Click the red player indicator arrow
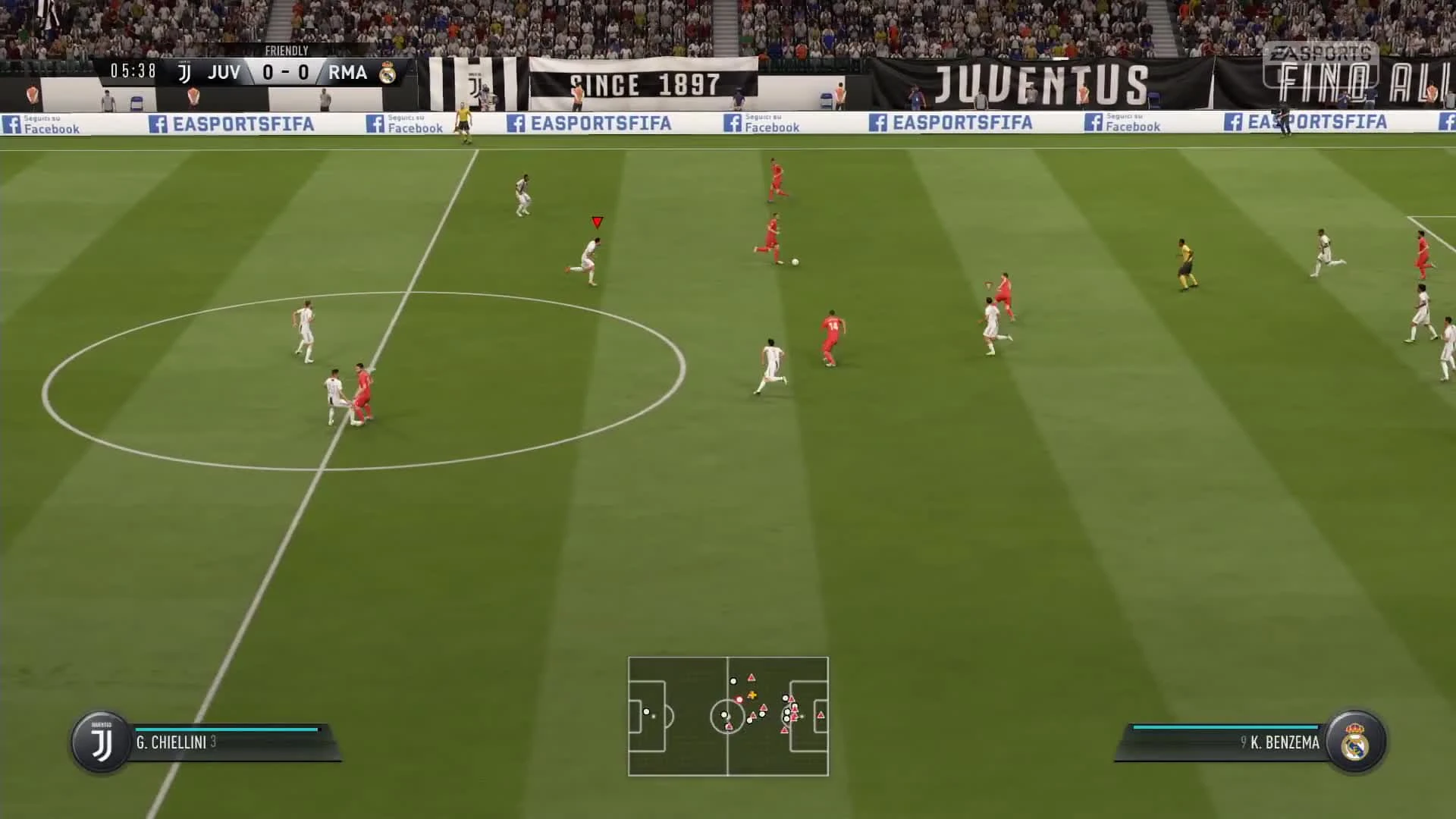1456x819 pixels. coord(598,222)
